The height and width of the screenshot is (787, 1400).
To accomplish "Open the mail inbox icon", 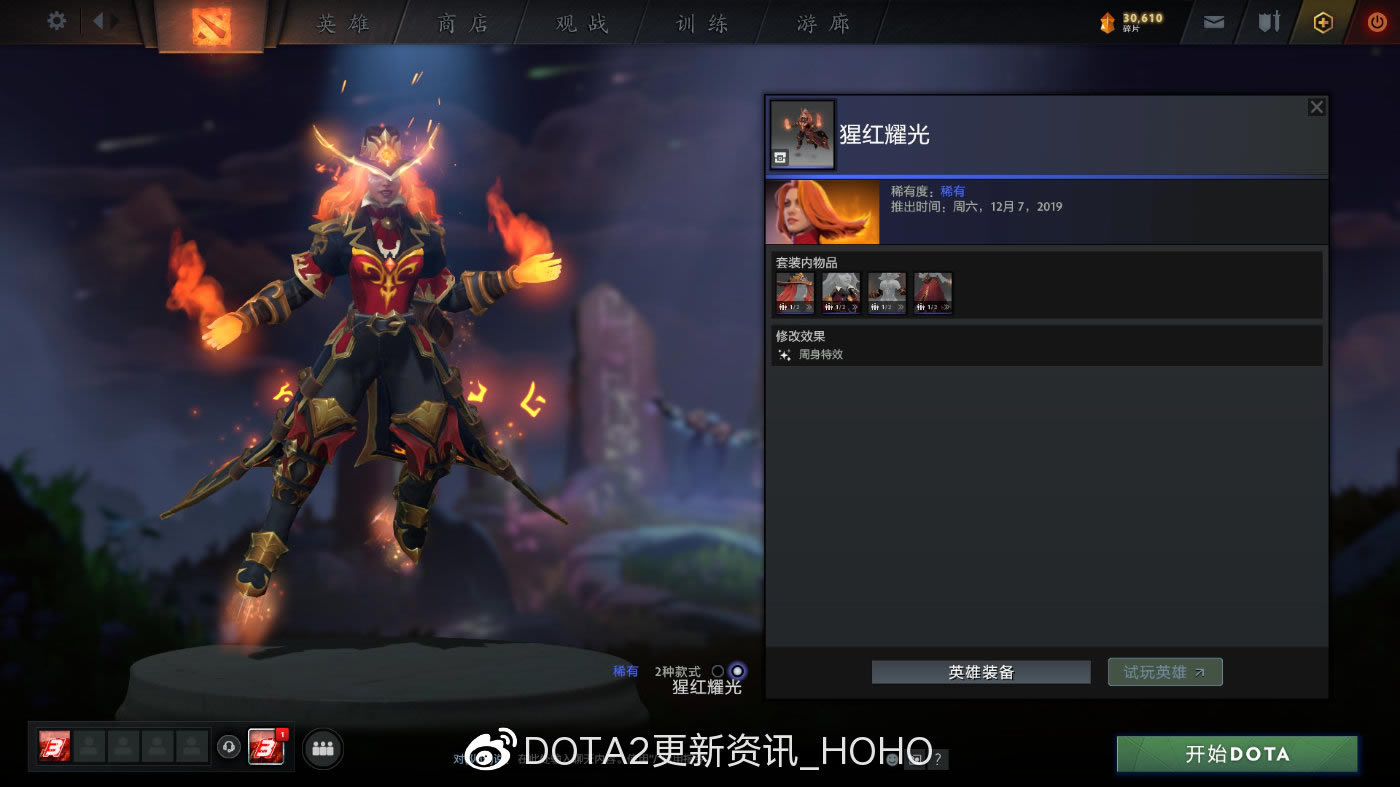I will [x=1213, y=20].
